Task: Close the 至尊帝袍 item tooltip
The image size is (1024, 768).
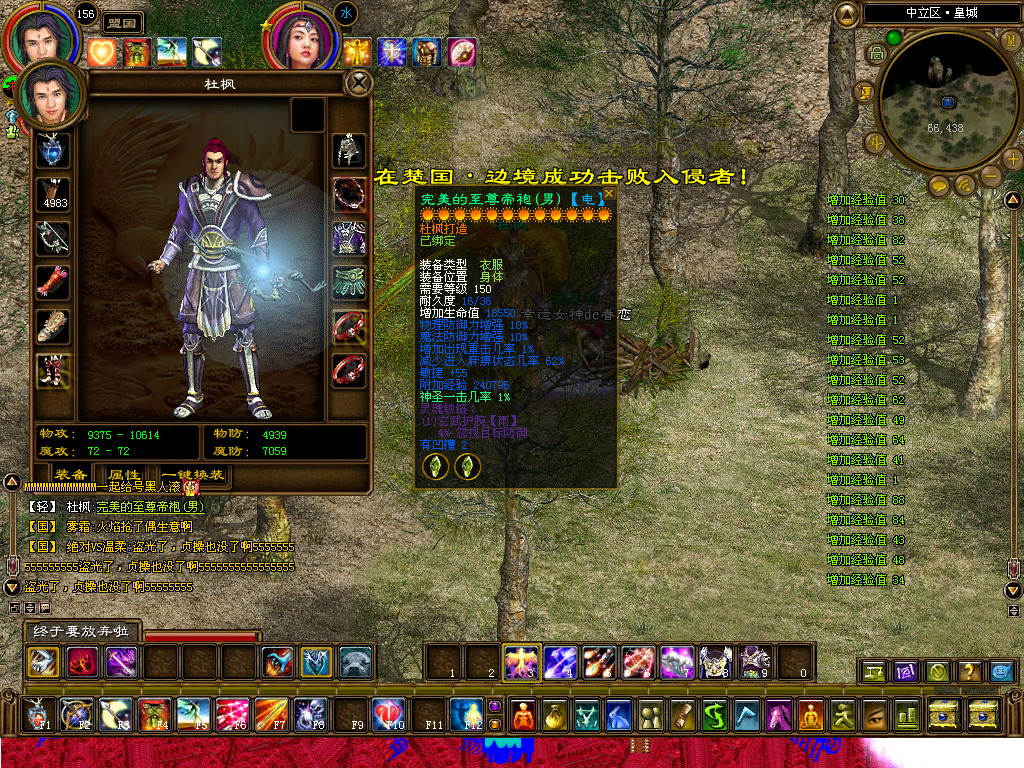Action: 608,196
